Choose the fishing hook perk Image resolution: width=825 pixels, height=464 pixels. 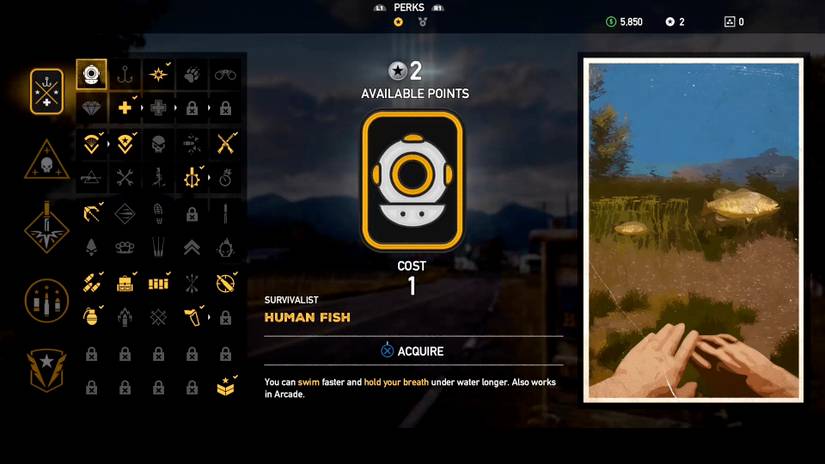pyautogui.click(x=125, y=74)
